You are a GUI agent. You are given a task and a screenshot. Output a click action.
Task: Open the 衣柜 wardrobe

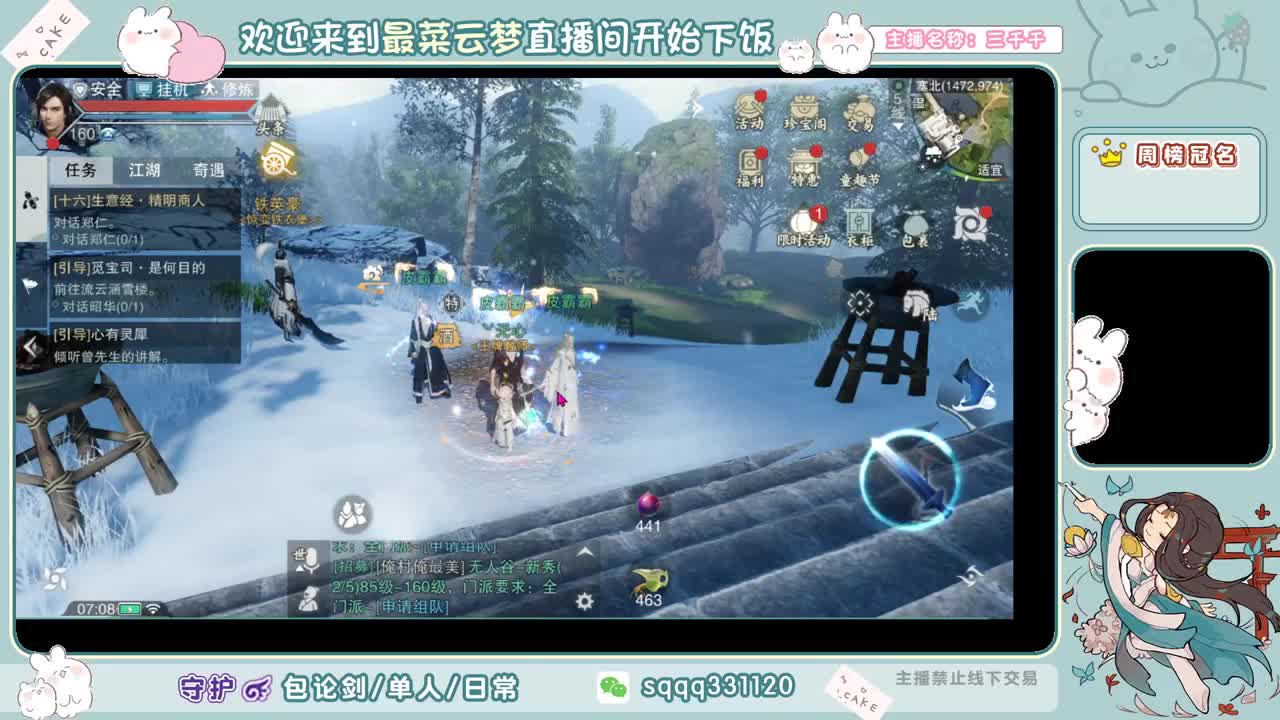(x=859, y=222)
